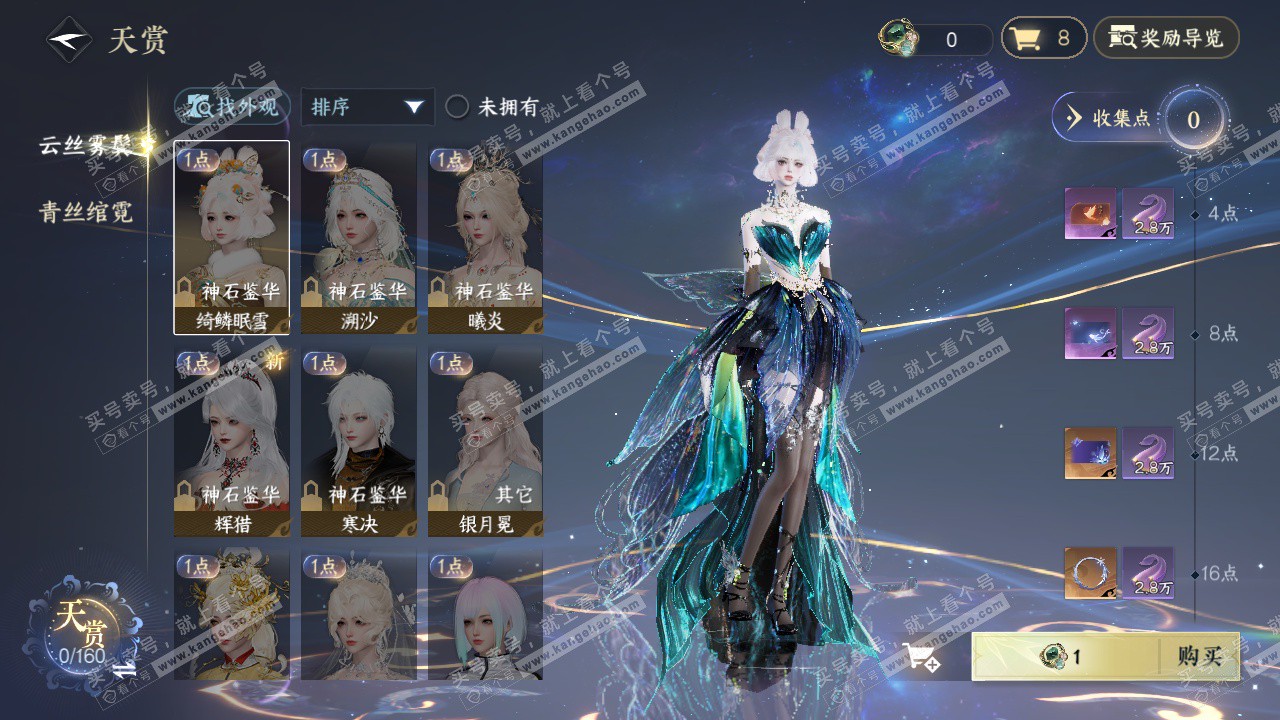This screenshot has width=1280, height=720.
Task: Select the 渊沙 hairstyle
Action: pyautogui.click(x=358, y=237)
